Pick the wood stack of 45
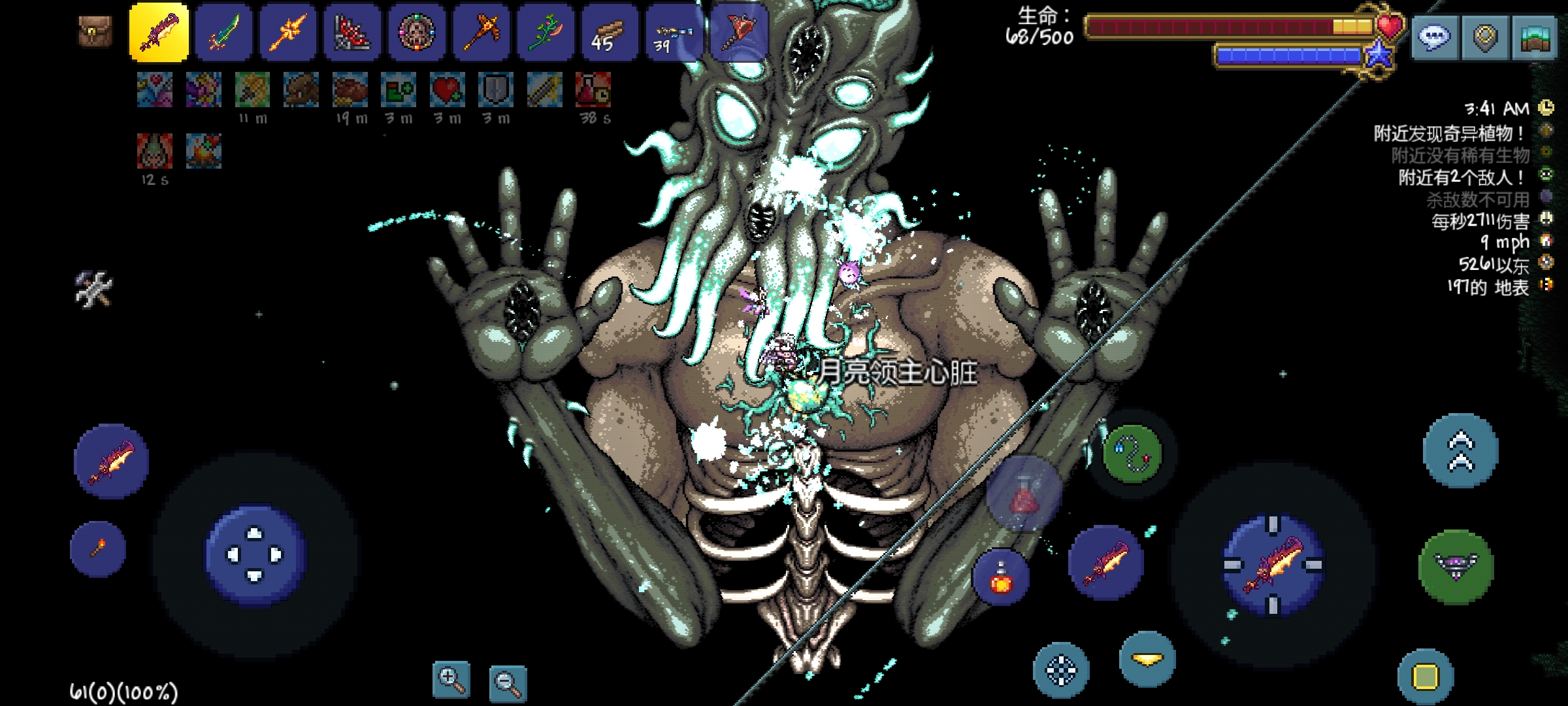Screen dimensions: 1568x706 coord(610,33)
